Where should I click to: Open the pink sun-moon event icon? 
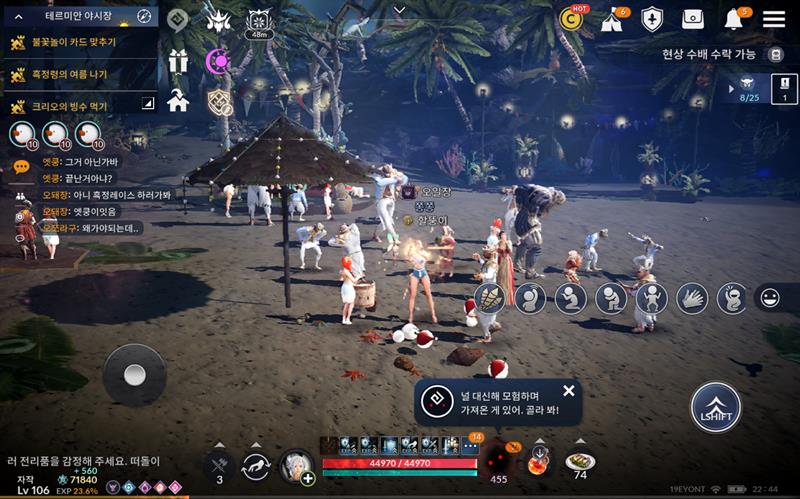(217, 61)
